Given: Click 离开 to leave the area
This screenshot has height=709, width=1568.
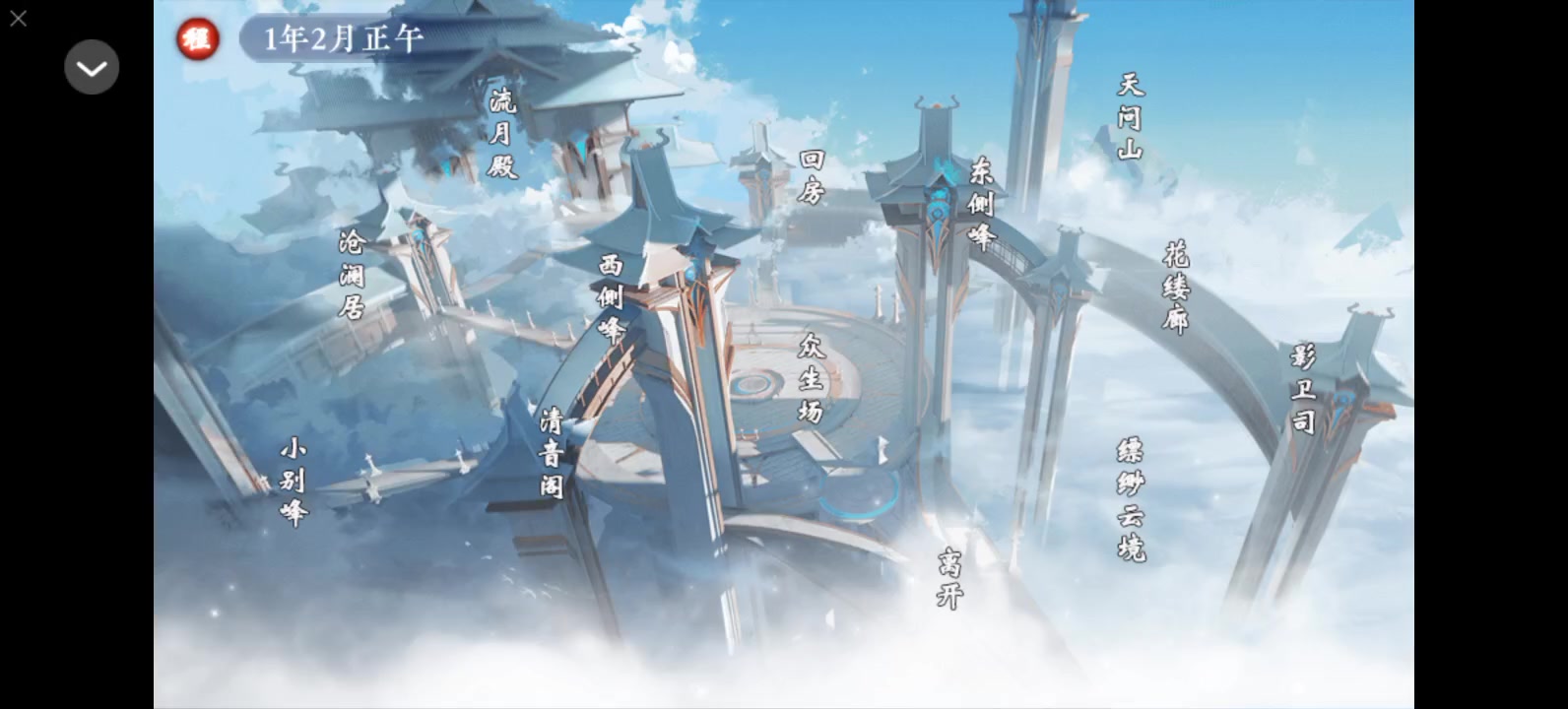Looking at the screenshot, I should (946, 577).
